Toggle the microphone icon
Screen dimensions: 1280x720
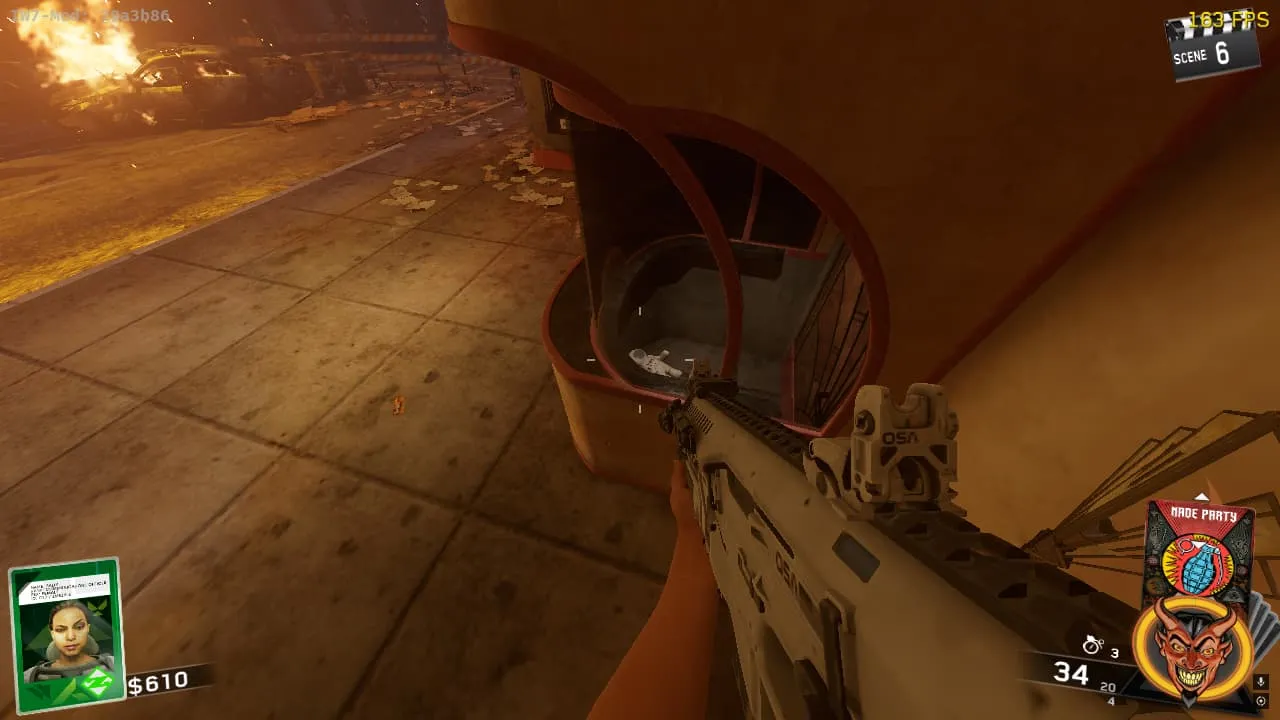tap(1261, 682)
